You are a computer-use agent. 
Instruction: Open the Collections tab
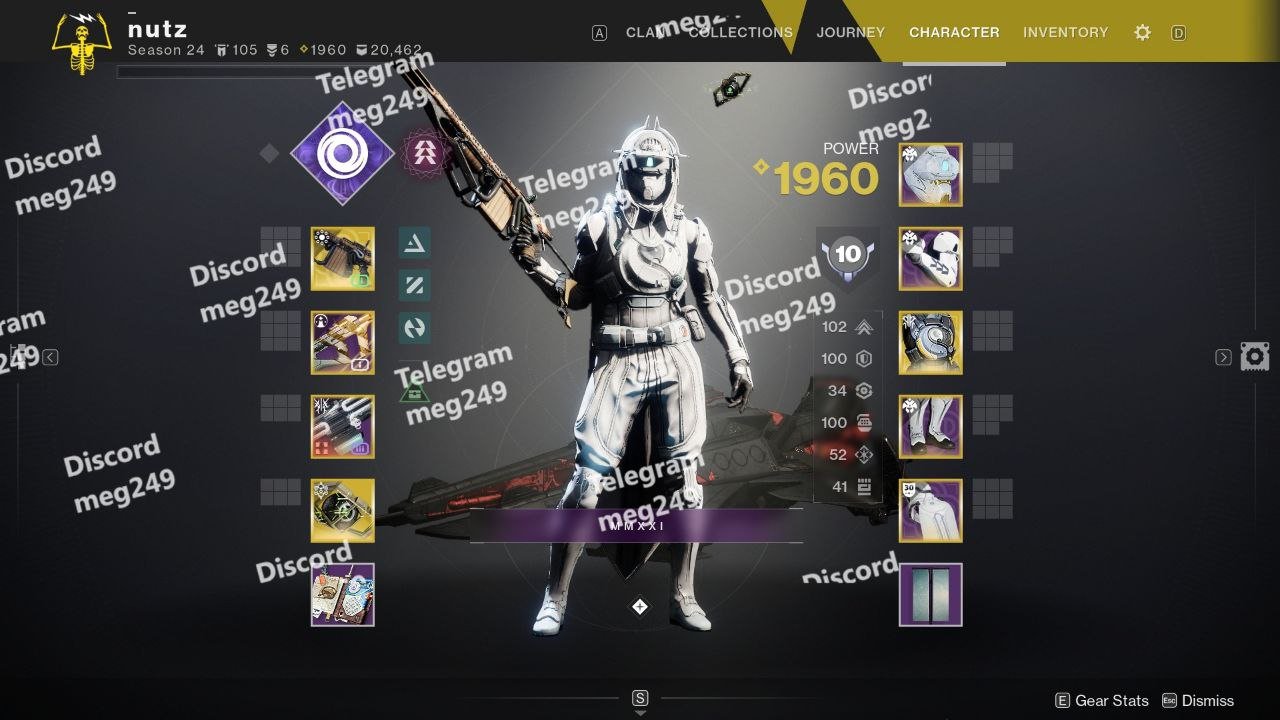point(740,32)
